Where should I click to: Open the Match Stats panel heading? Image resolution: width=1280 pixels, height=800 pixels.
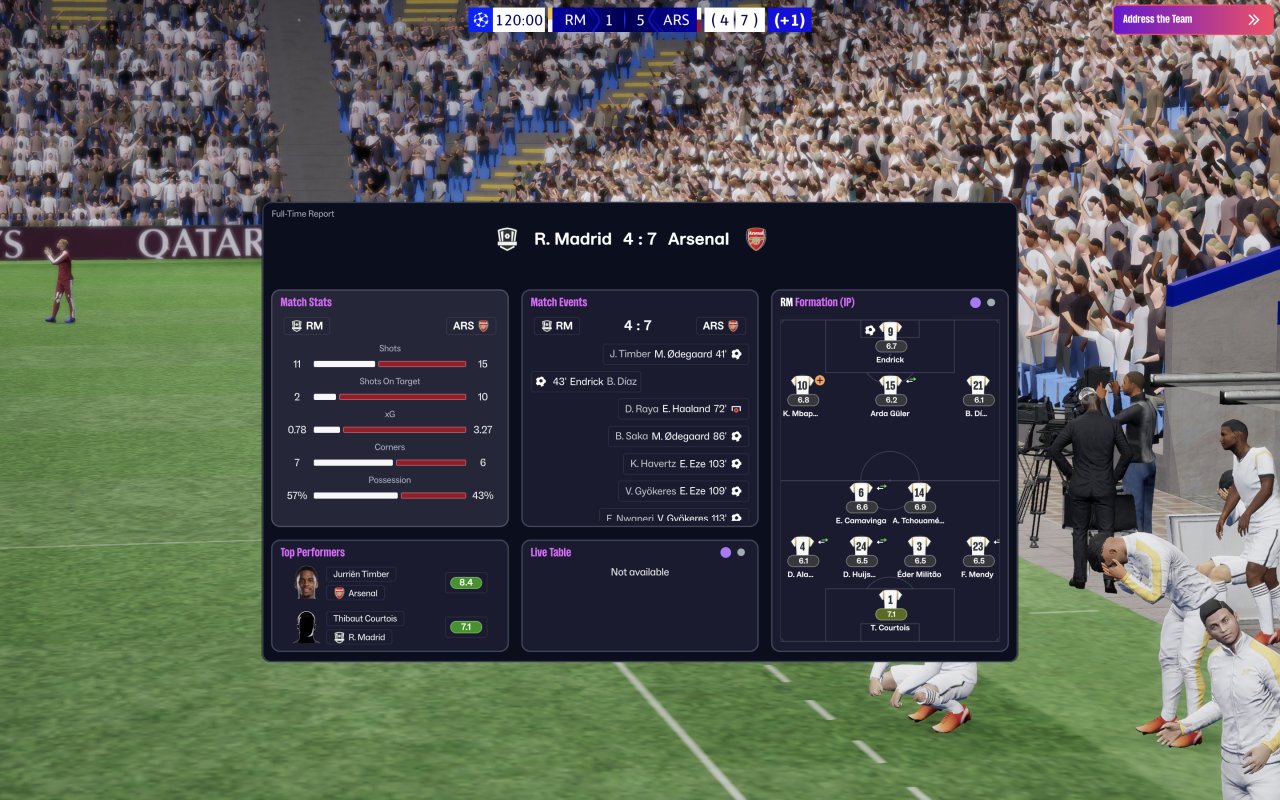pos(306,302)
